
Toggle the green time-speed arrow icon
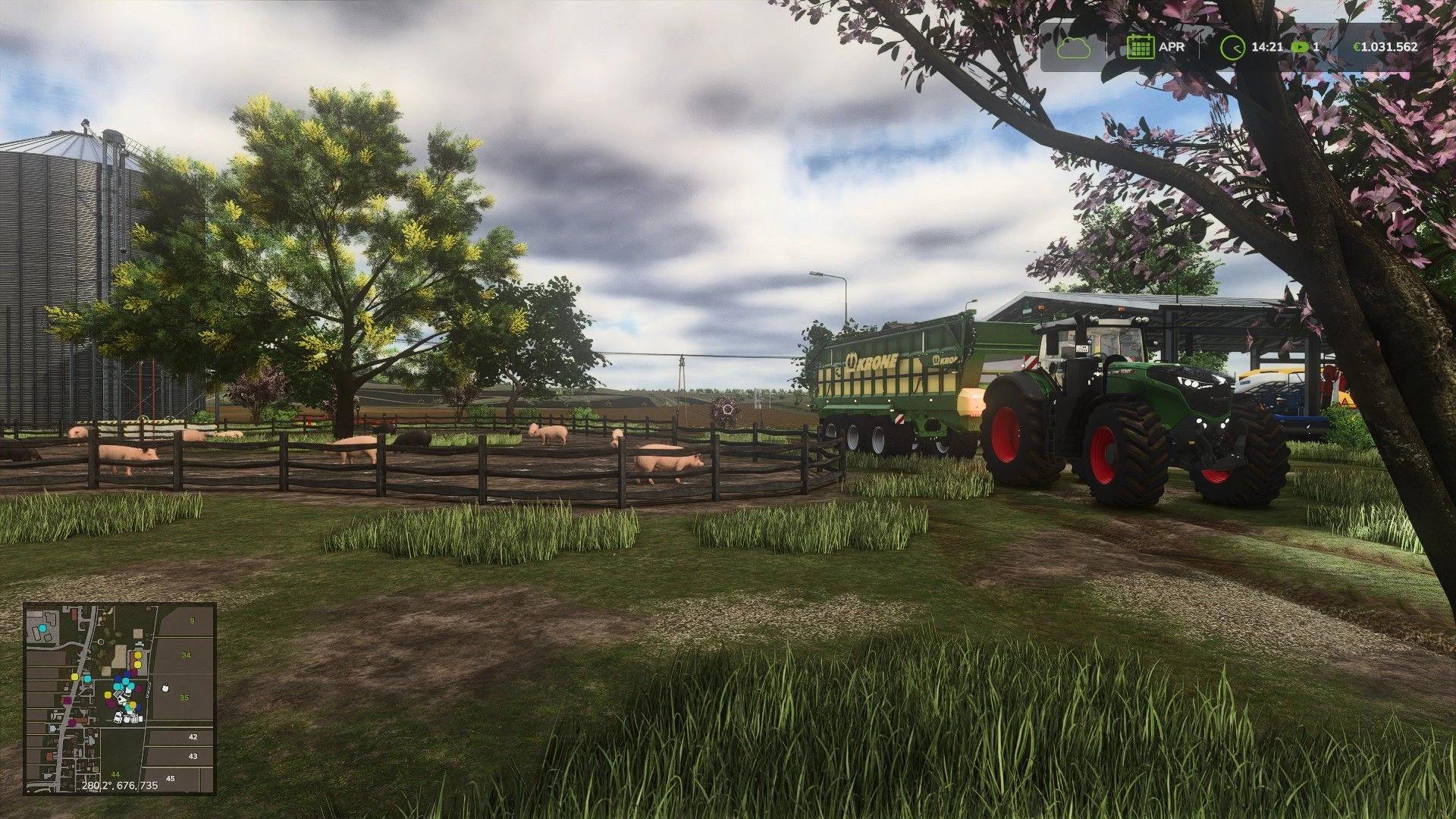pos(1300,47)
